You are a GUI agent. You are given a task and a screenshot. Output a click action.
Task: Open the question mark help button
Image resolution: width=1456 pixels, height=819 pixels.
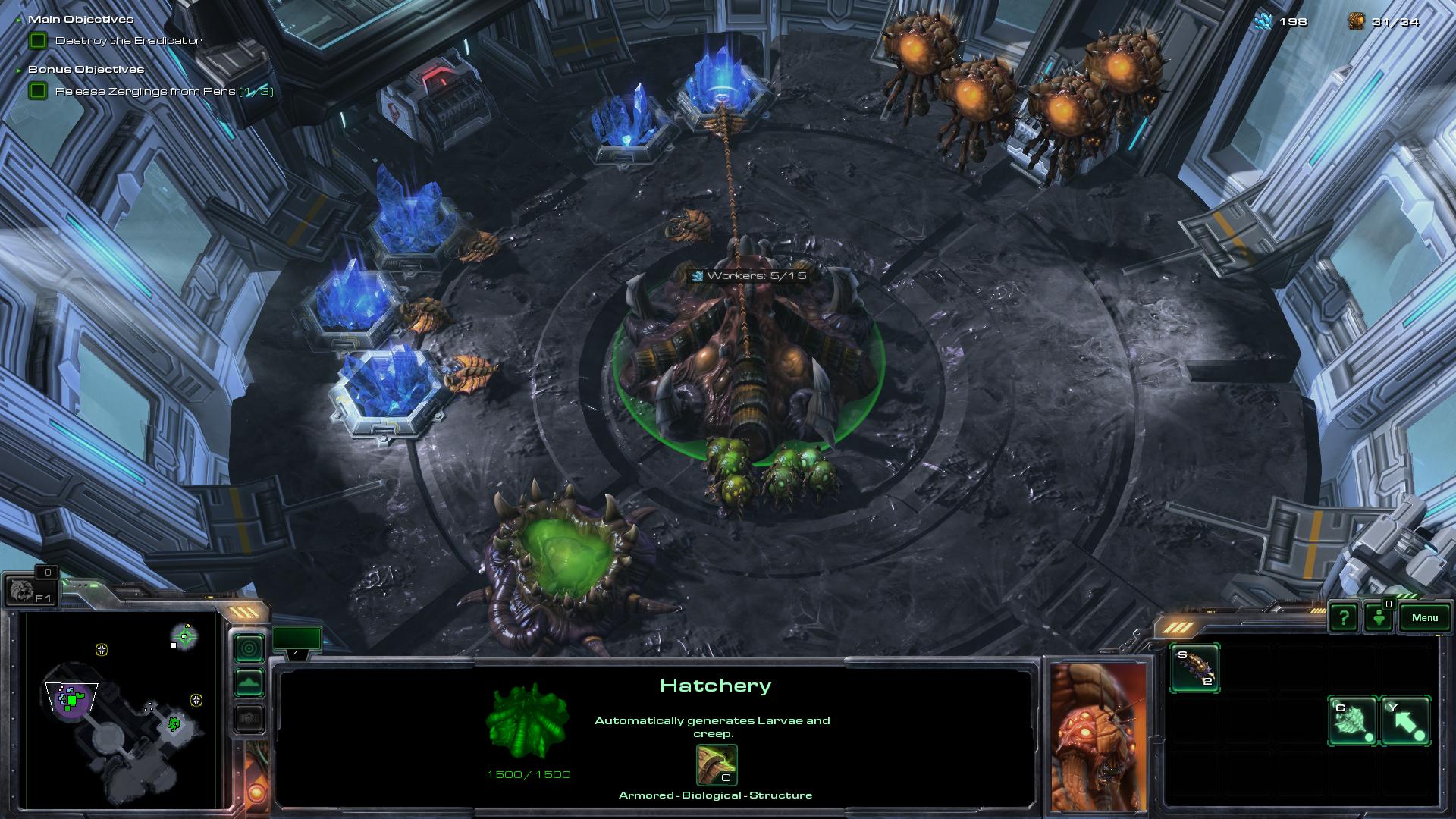1343,617
